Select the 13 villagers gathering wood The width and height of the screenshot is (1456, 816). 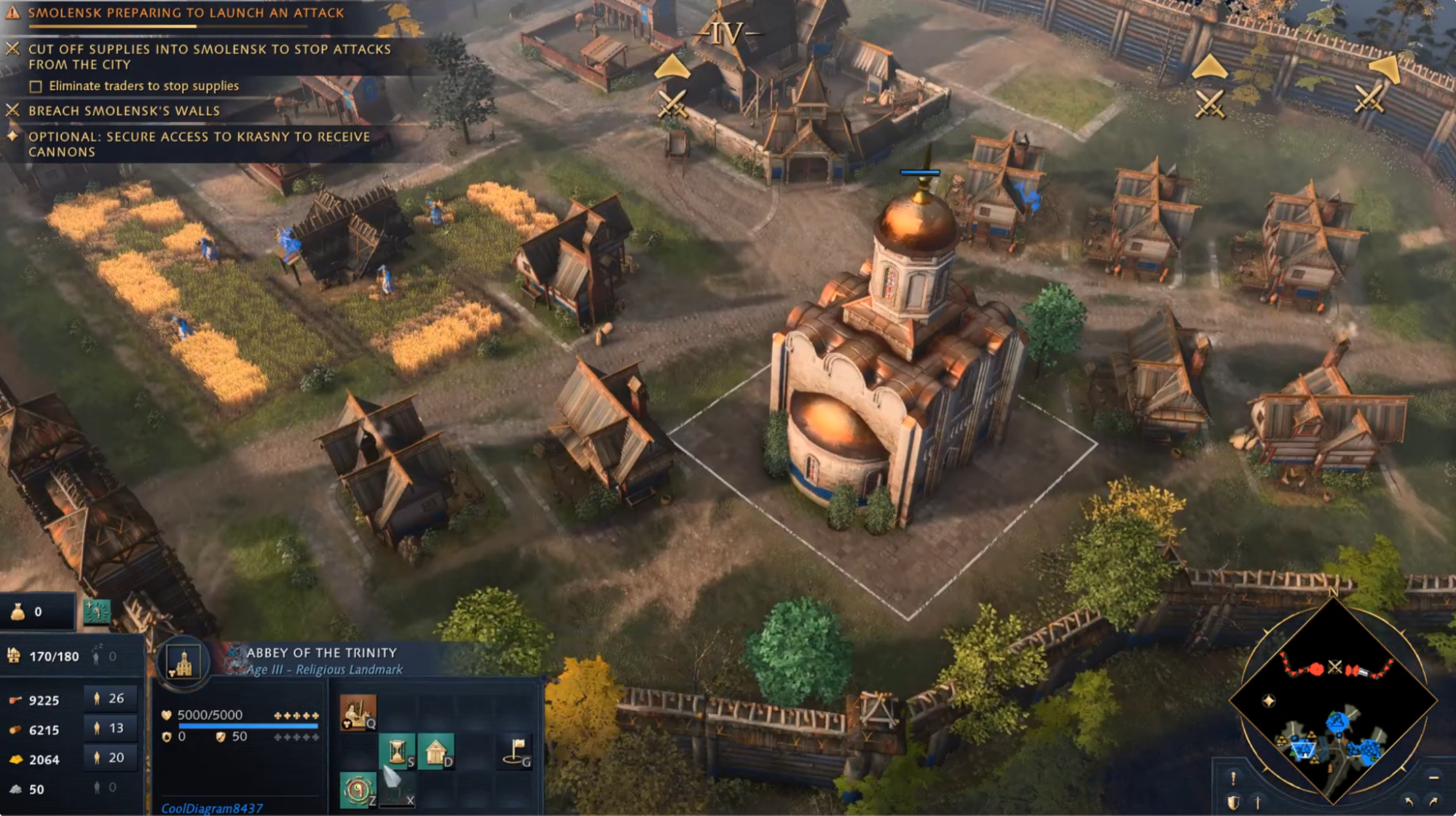(x=109, y=729)
